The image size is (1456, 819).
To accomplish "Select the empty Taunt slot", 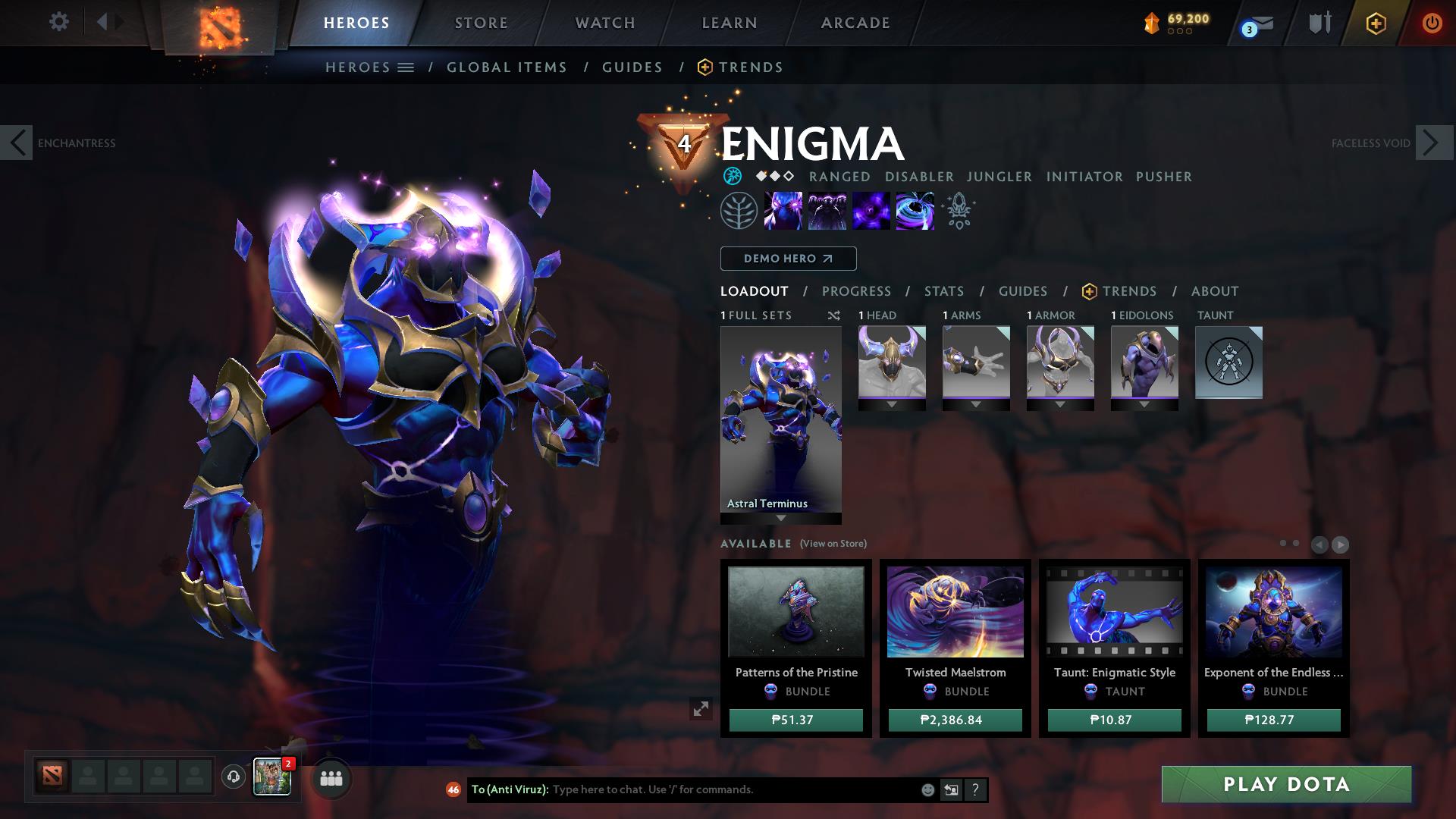I will 1228,362.
